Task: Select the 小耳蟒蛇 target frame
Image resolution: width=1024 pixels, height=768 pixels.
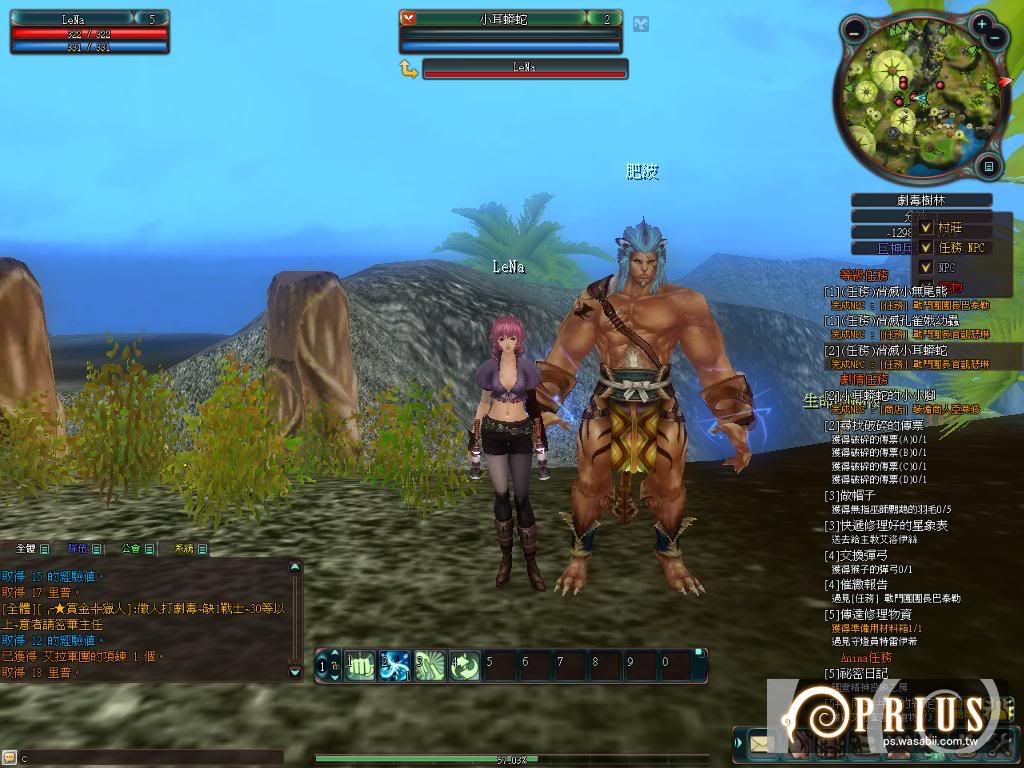Action: click(510, 18)
